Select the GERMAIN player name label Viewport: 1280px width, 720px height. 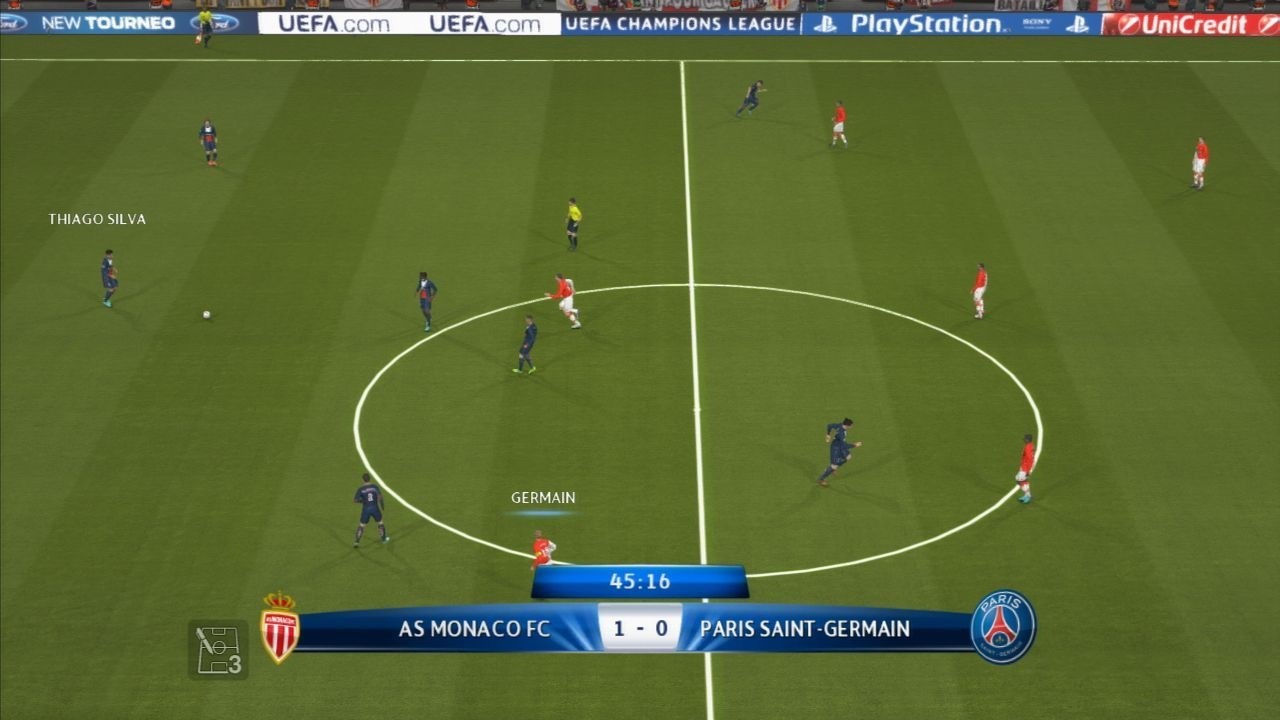541,496
